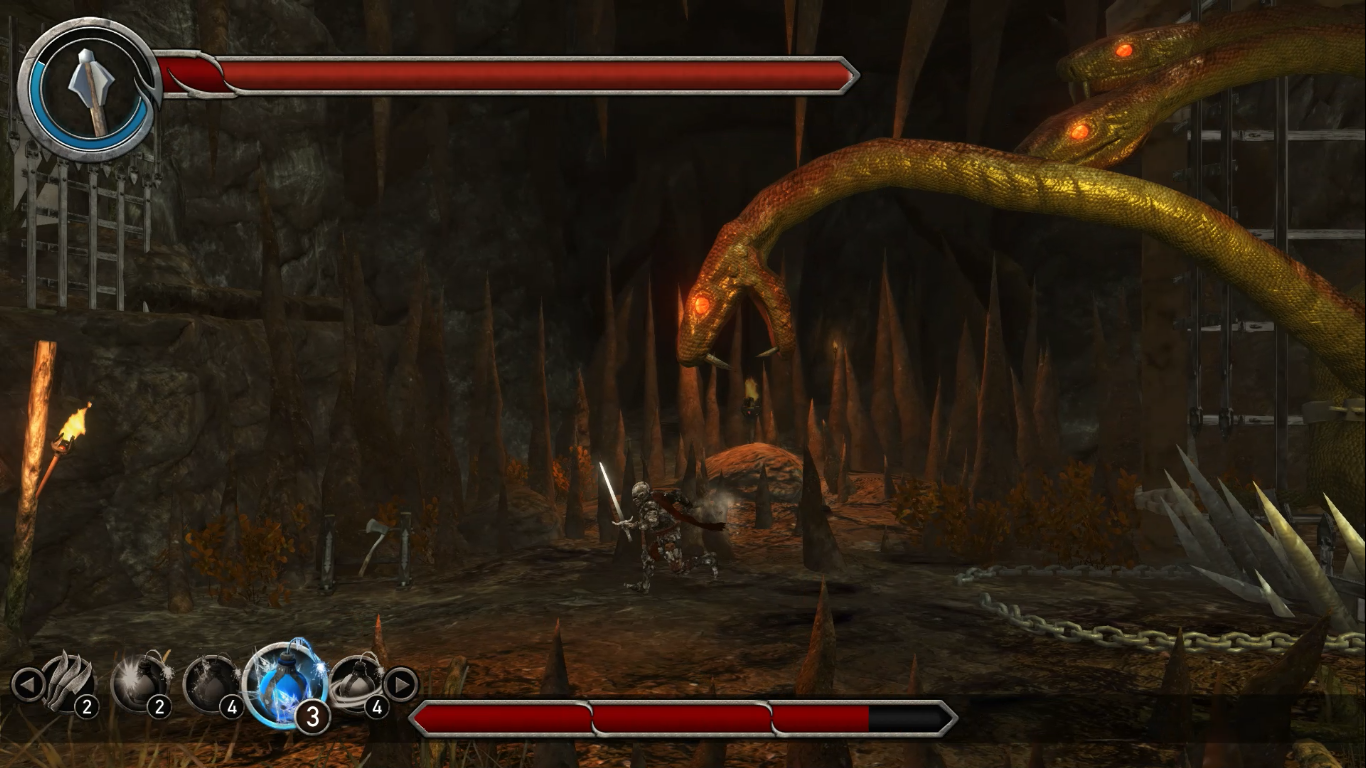
Task: Select the flash bomb with white burst
Action: coord(138,683)
